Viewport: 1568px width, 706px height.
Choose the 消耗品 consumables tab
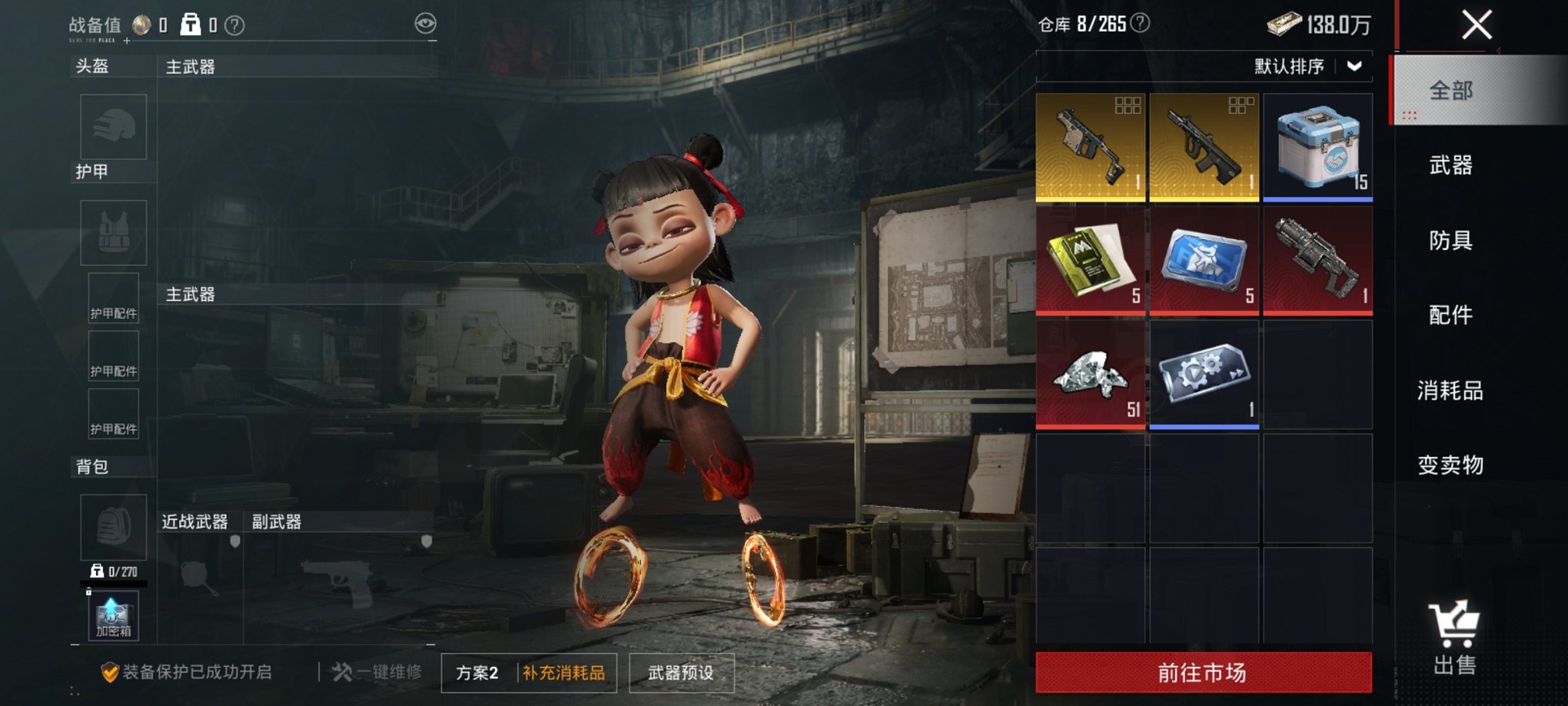pyautogui.click(x=1450, y=391)
